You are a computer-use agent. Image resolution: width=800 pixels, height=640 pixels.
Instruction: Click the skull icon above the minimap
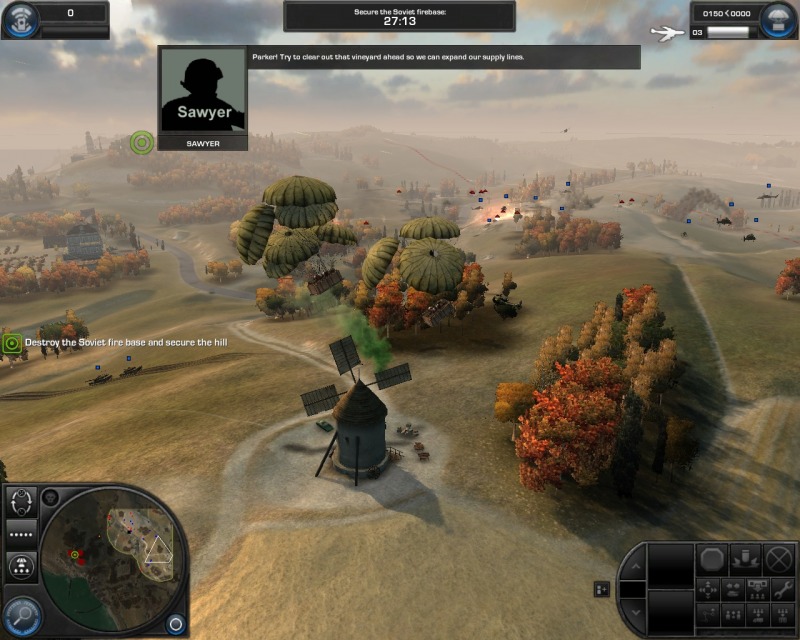tap(51, 497)
